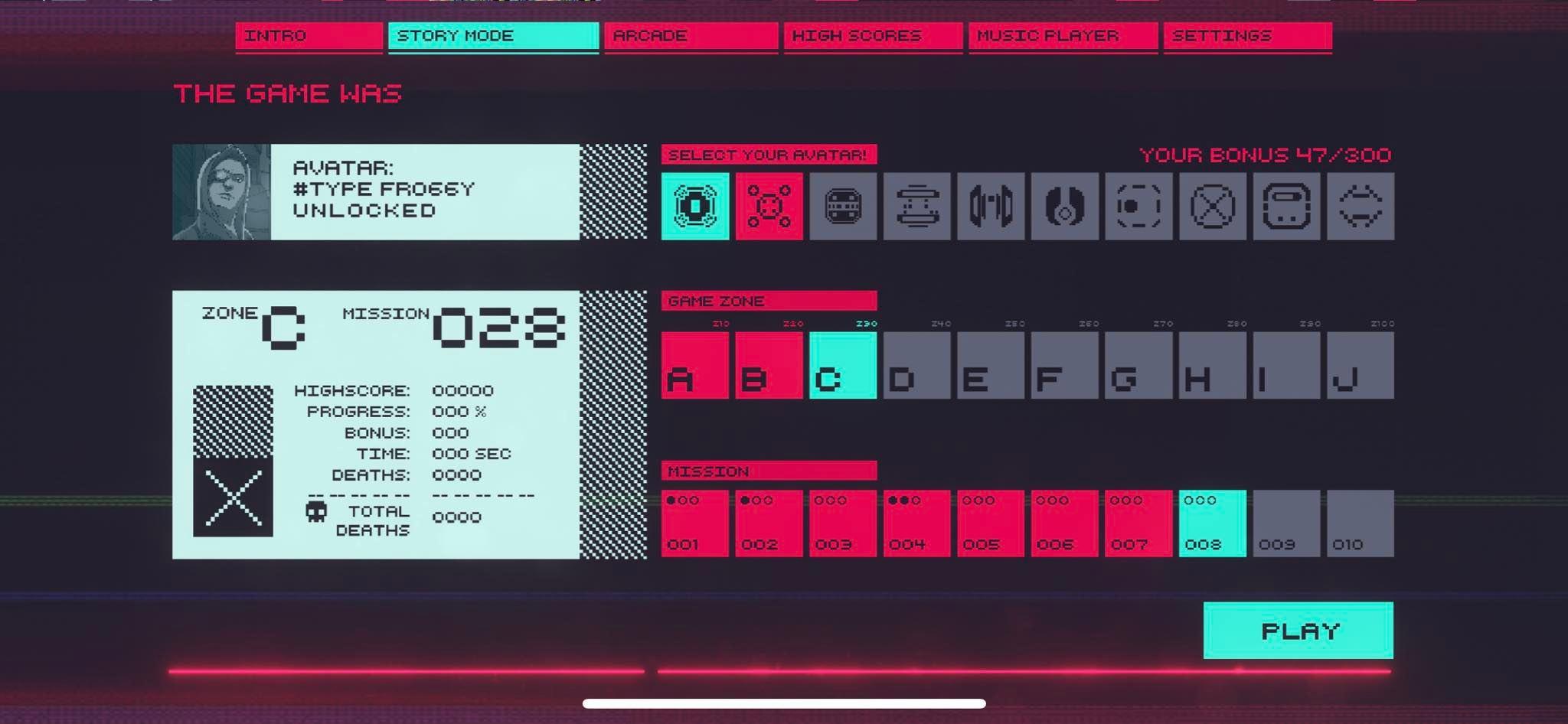The image size is (1568, 724).
Task: Toggle selection of mission 008
Action: pos(1212,524)
